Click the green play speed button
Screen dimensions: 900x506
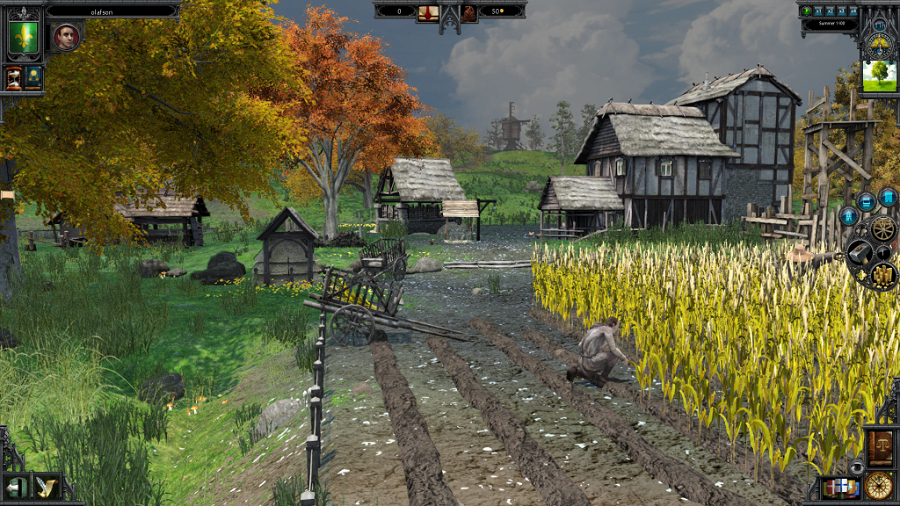click(807, 11)
